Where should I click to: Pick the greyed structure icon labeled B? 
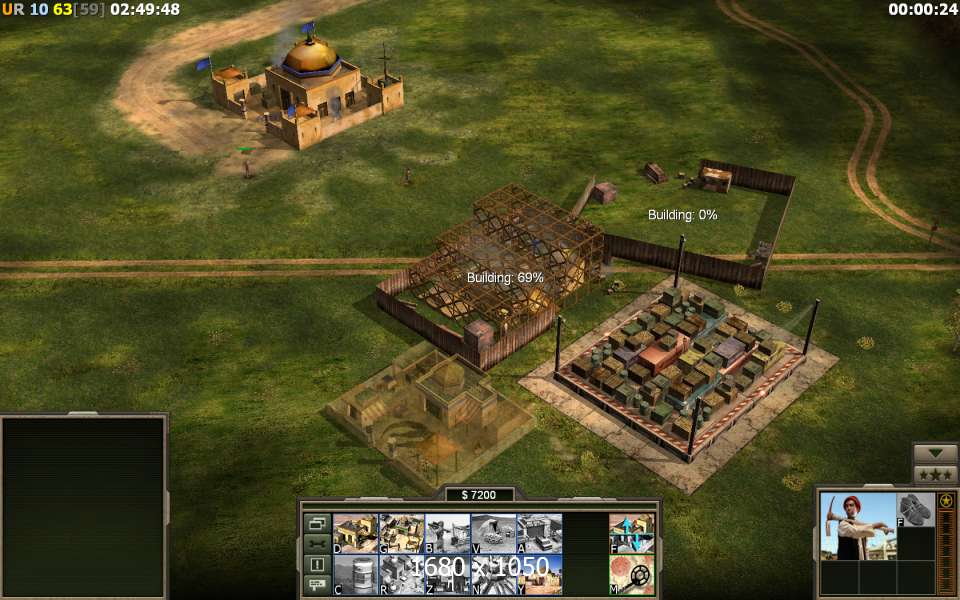pyautogui.click(x=447, y=533)
